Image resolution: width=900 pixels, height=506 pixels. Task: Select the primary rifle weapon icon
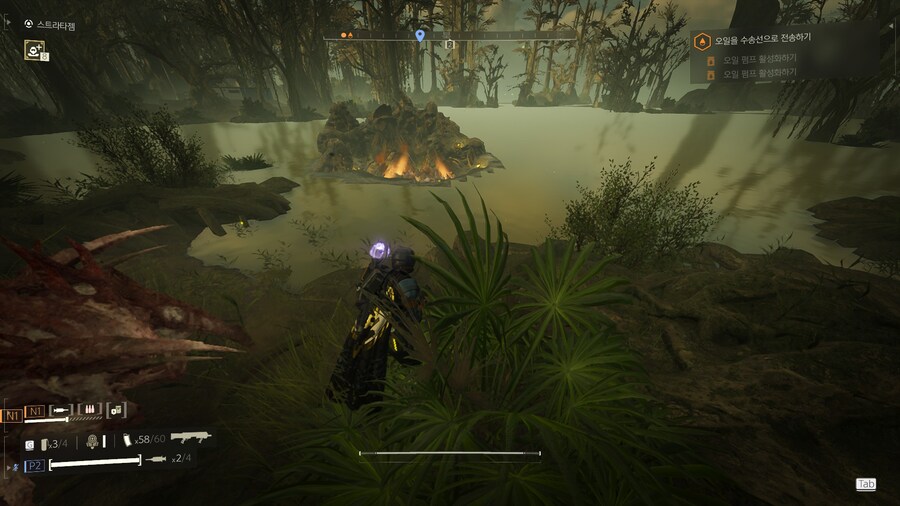coord(190,437)
